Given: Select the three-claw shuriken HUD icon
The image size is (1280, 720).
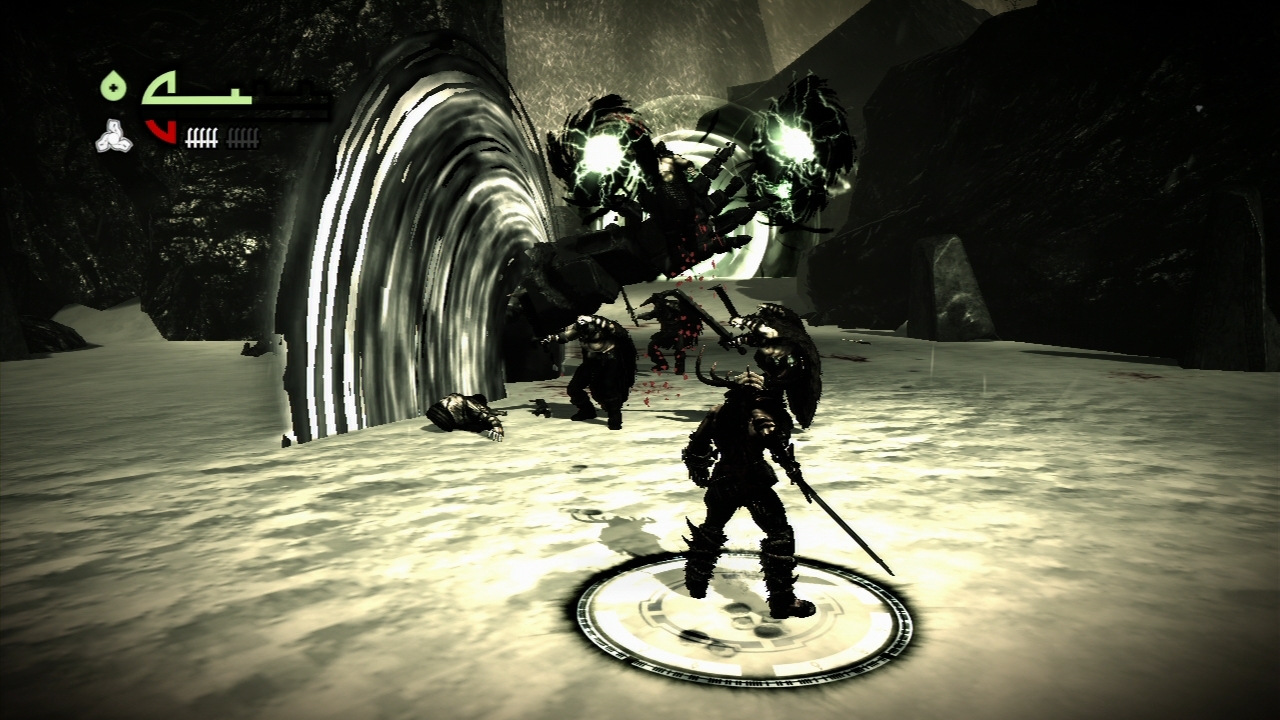Looking at the screenshot, I should 113,138.
